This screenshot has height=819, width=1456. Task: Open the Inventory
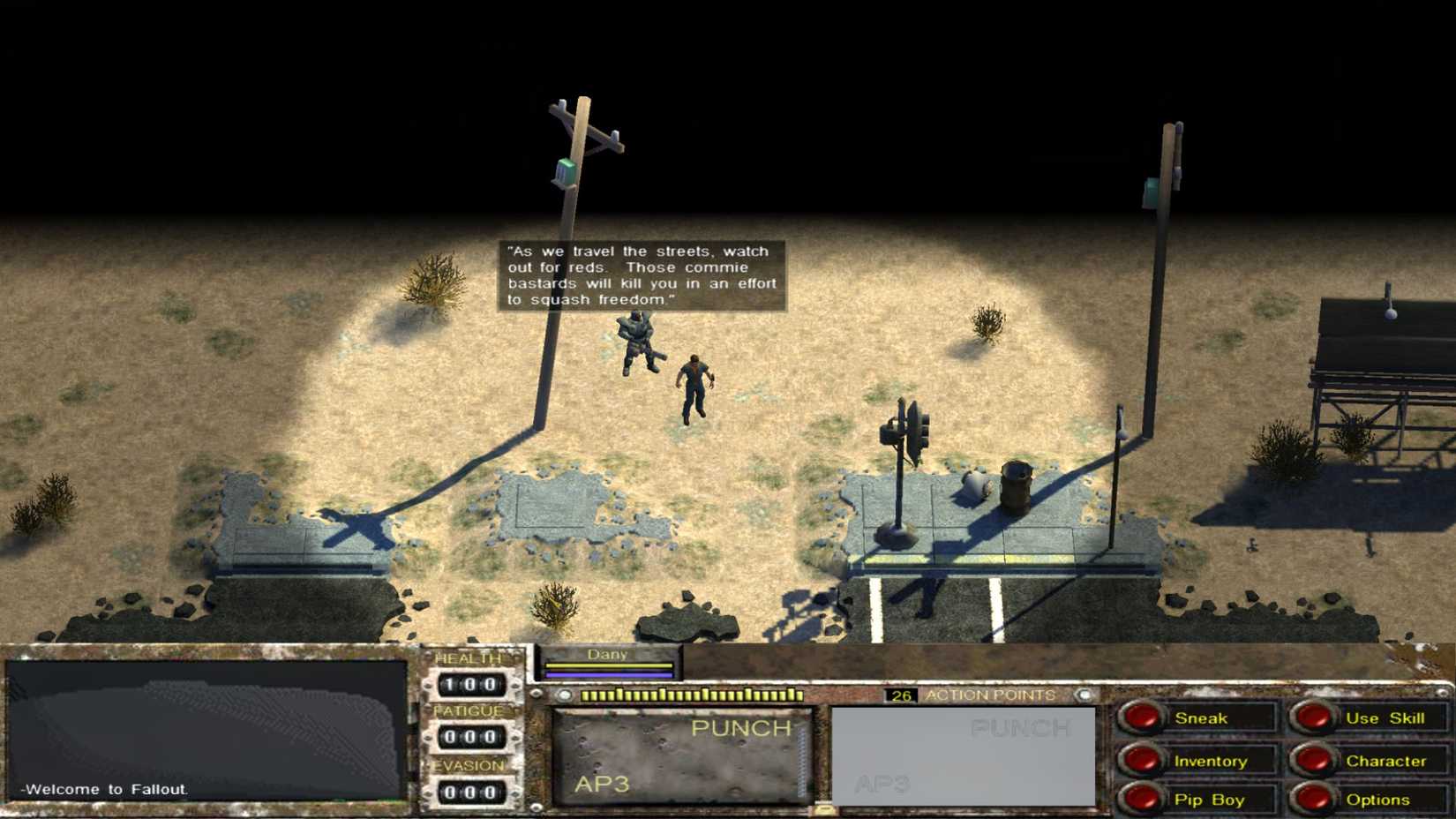pos(1211,760)
